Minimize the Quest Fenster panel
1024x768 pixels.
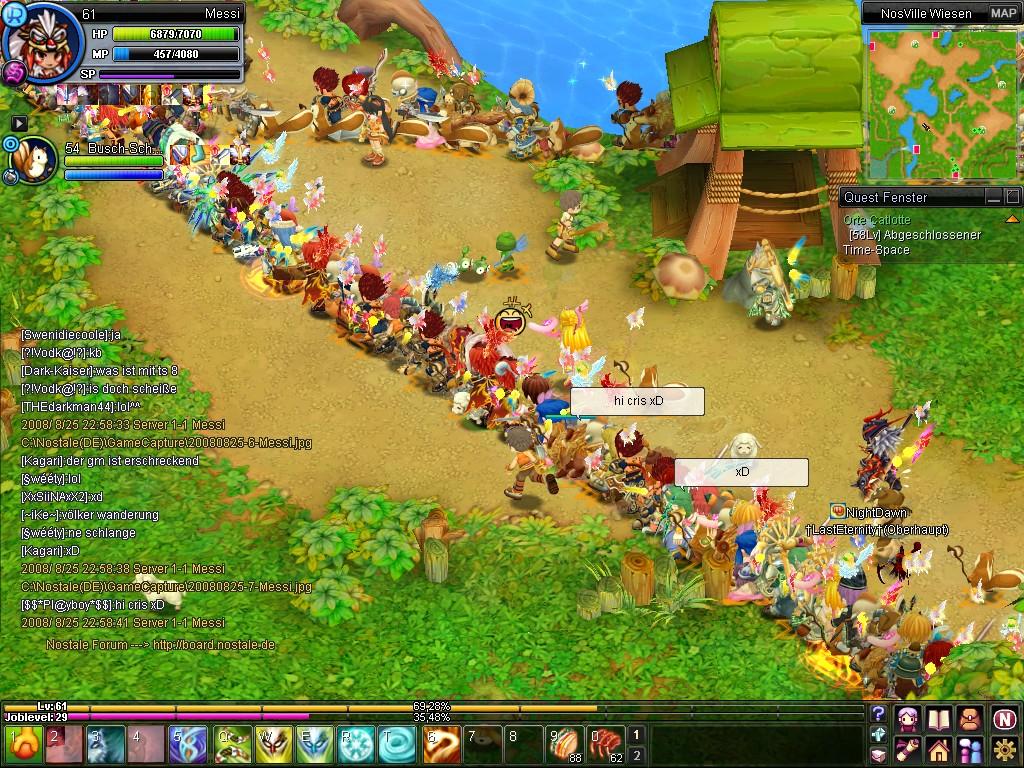993,197
